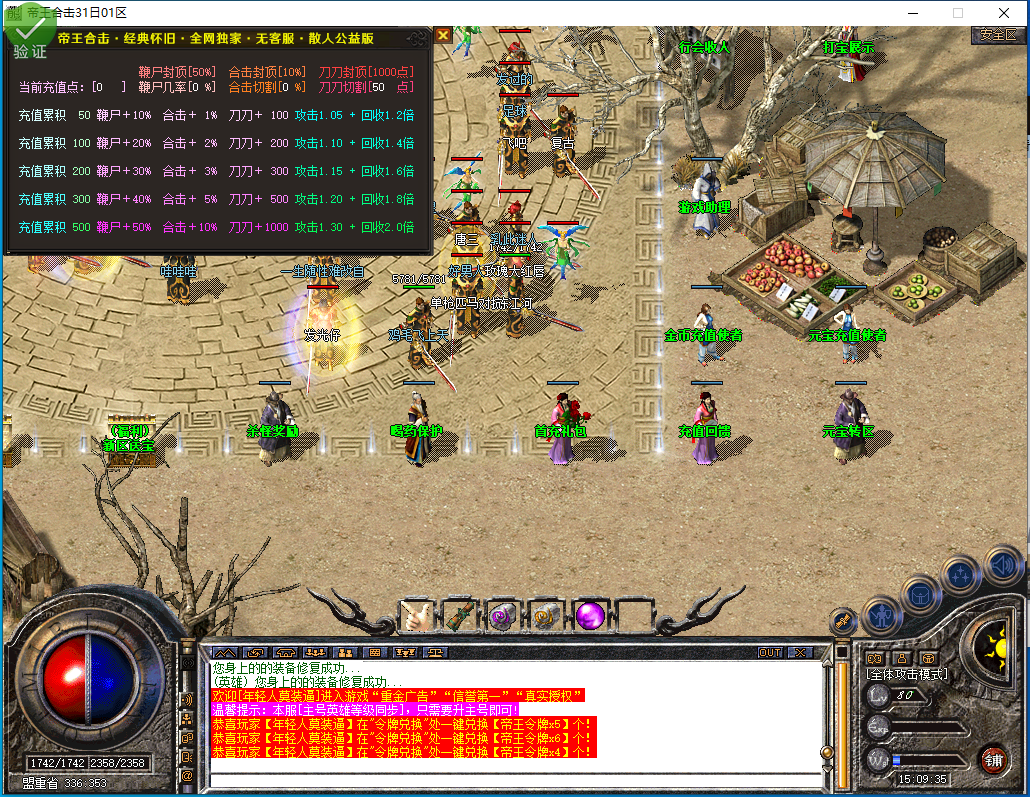1030x797 pixels.
Task: Close the game window
Action: [1003, 13]
